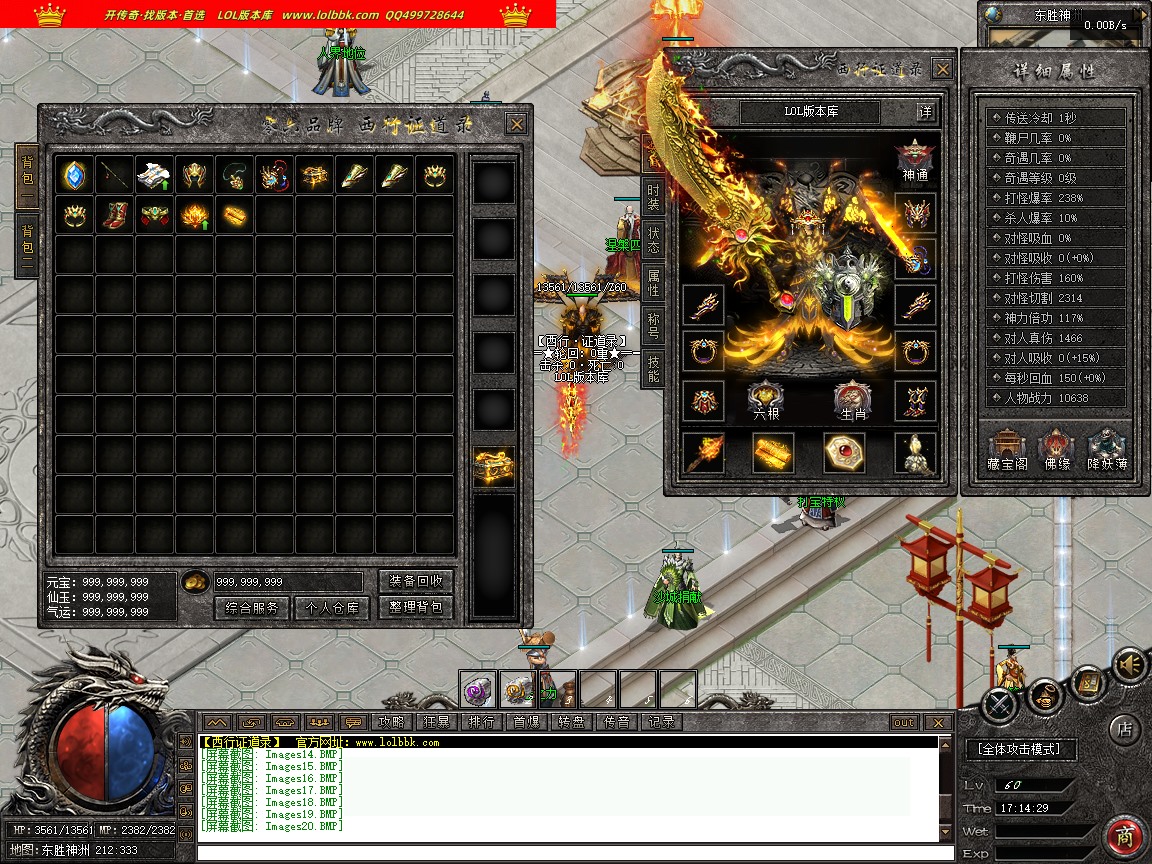Select the blue gem item in the bag
This screenshot has width=1152, height=864.
[75, 175]
